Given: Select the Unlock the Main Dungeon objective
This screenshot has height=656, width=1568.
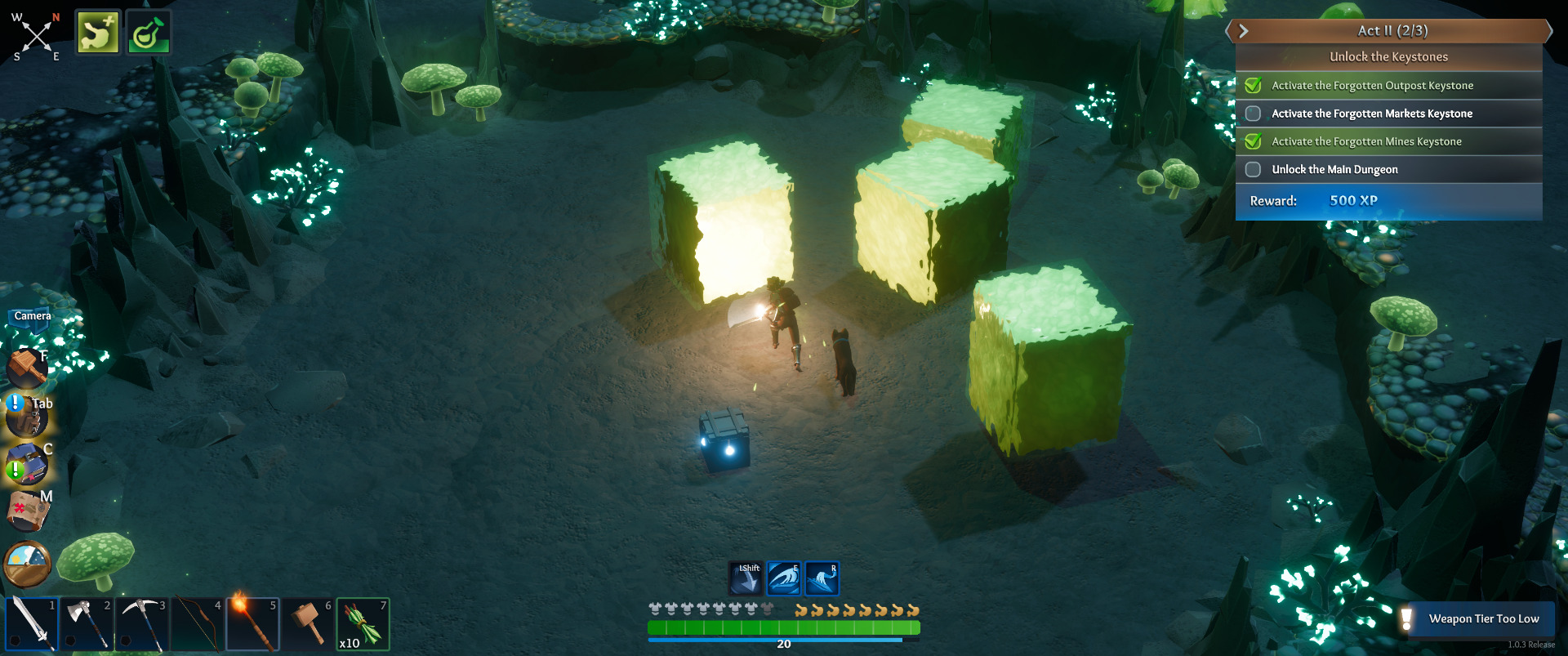Looking at the screenshot, I should click(1334, 169).
